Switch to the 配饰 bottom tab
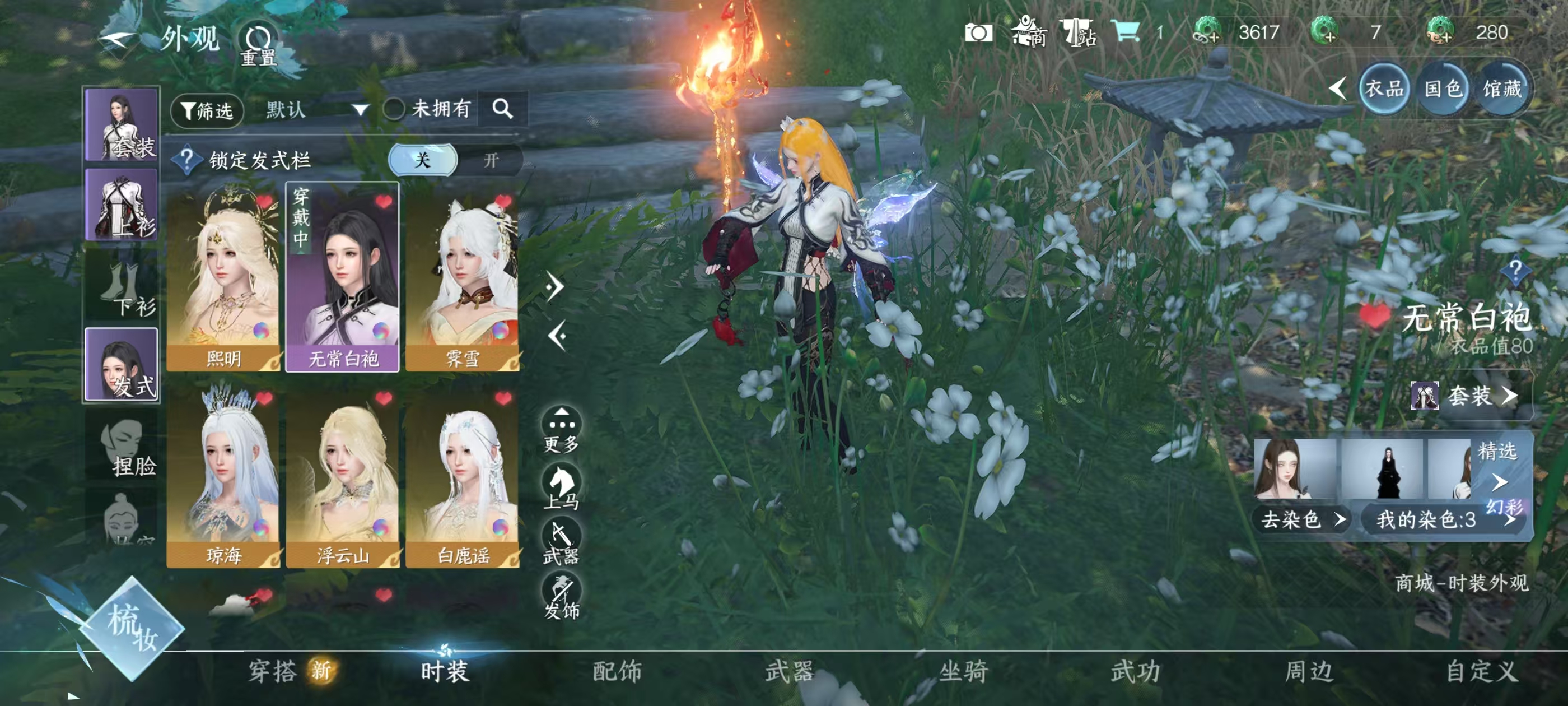The image size is (1568, 706). click(x=617, y=671)
